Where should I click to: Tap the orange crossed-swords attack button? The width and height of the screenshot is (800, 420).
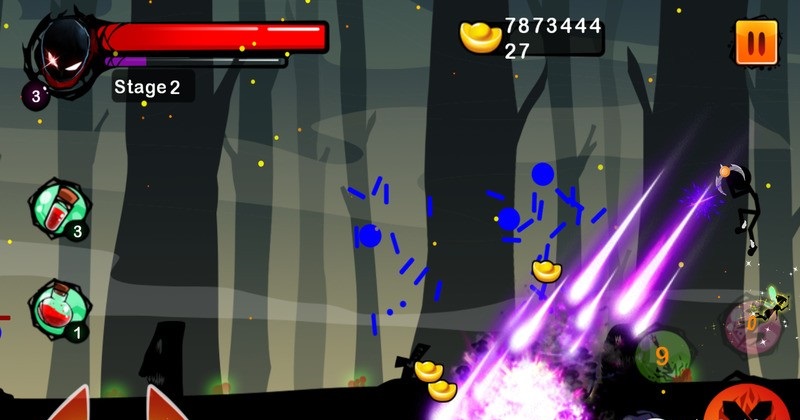click(x=745, y=405)
